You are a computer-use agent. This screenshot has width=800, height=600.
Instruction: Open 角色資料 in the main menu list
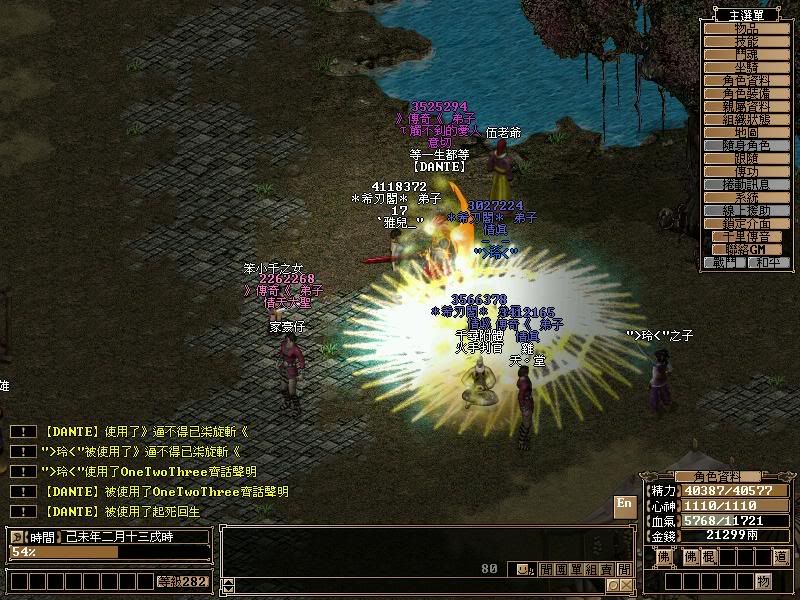pyautogui.click(x=745, y=80)
